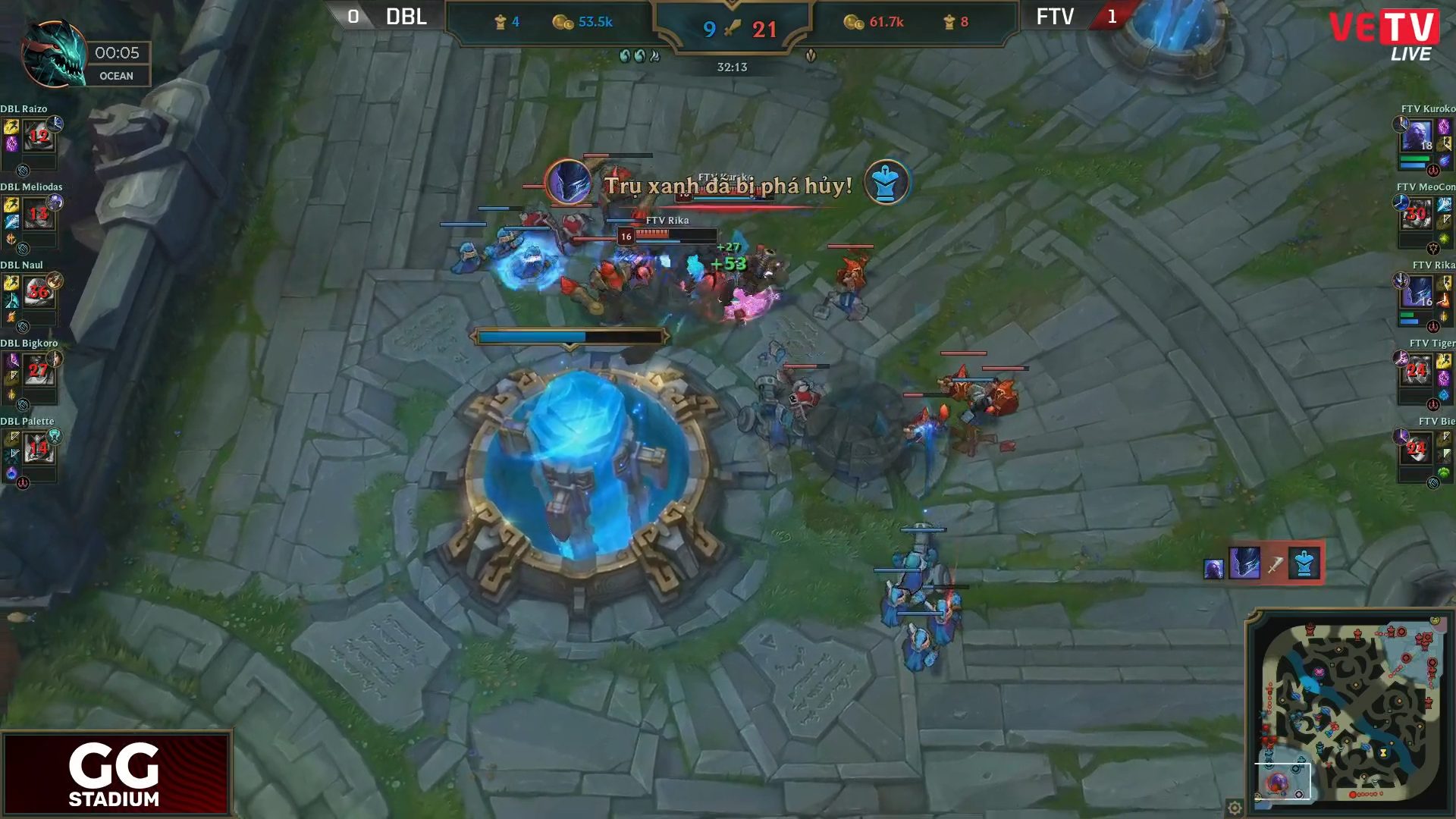1456x819 pixels.
Task: Click DBL Bigkoro's champion portrait
Action: [39, 372]
